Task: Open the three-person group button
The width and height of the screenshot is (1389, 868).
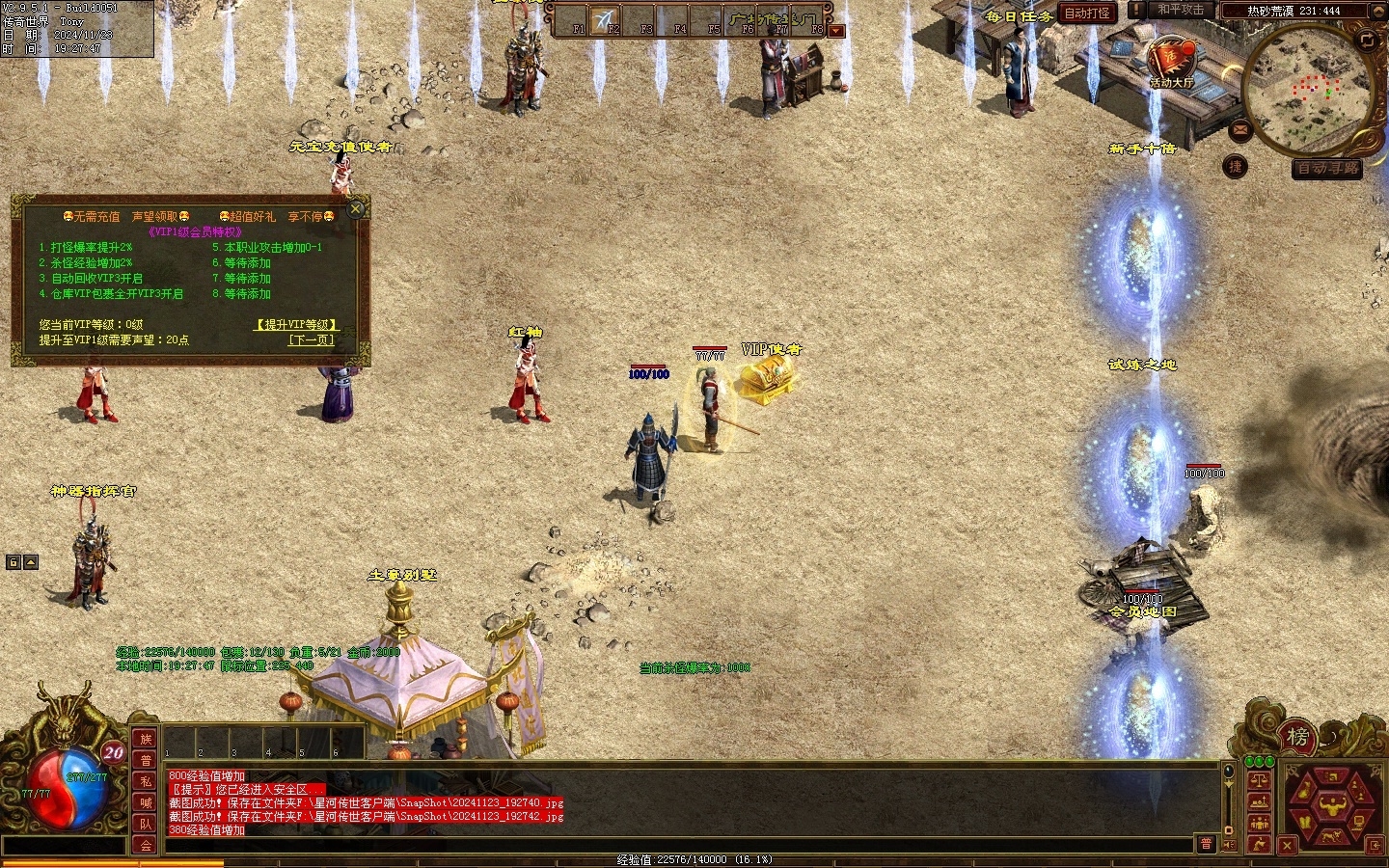Action: [1258, 823]
